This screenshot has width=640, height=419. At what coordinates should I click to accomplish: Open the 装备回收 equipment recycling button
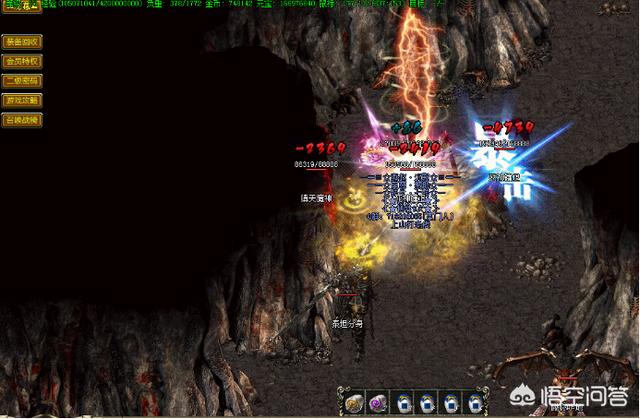(x=22, y=44)
